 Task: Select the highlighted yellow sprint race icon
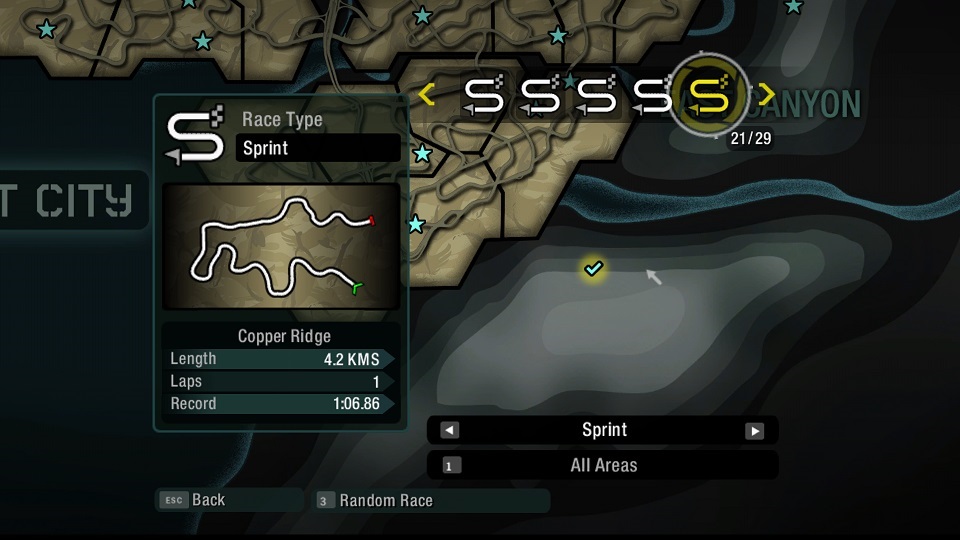click(708, 95)
